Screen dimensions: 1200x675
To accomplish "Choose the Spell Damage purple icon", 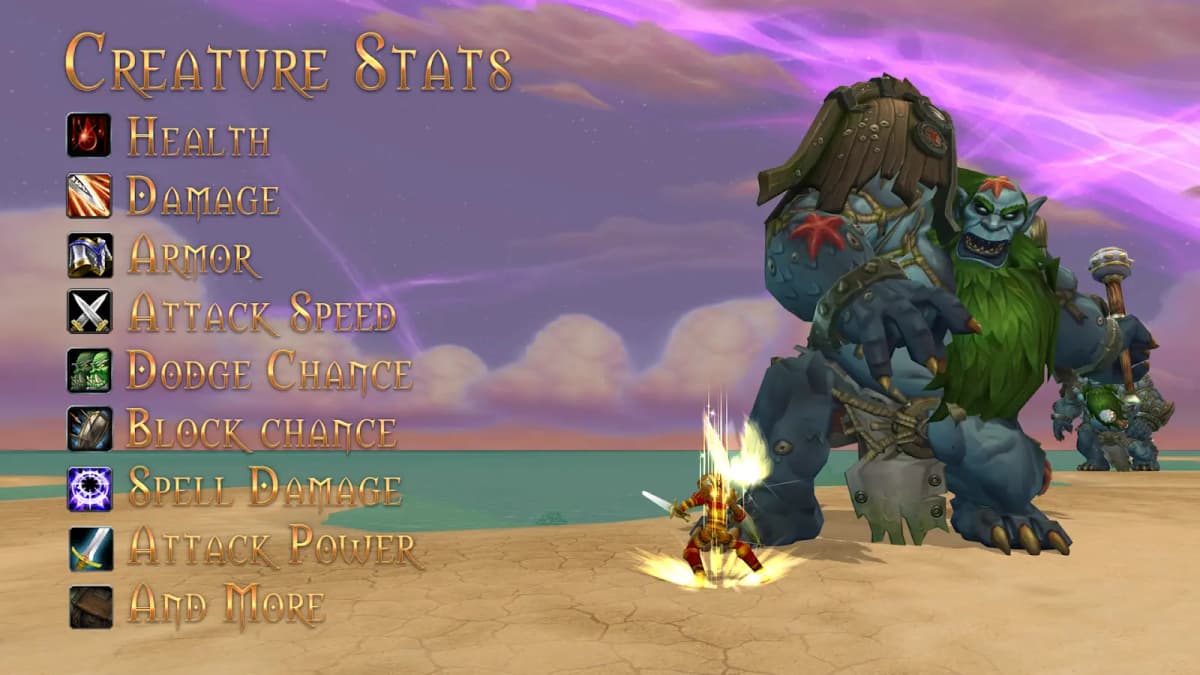I will point(89,488).
